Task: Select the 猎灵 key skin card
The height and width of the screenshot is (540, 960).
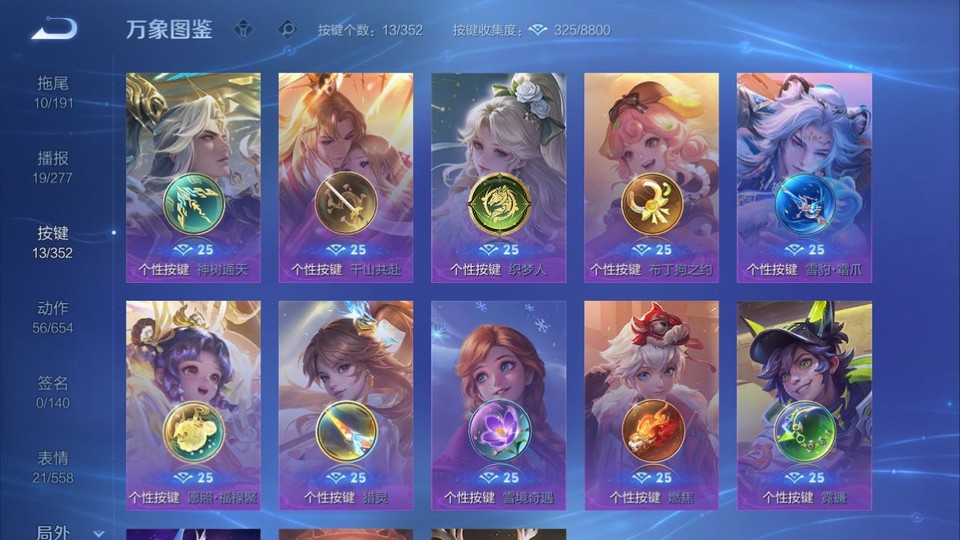Action: 345,405
